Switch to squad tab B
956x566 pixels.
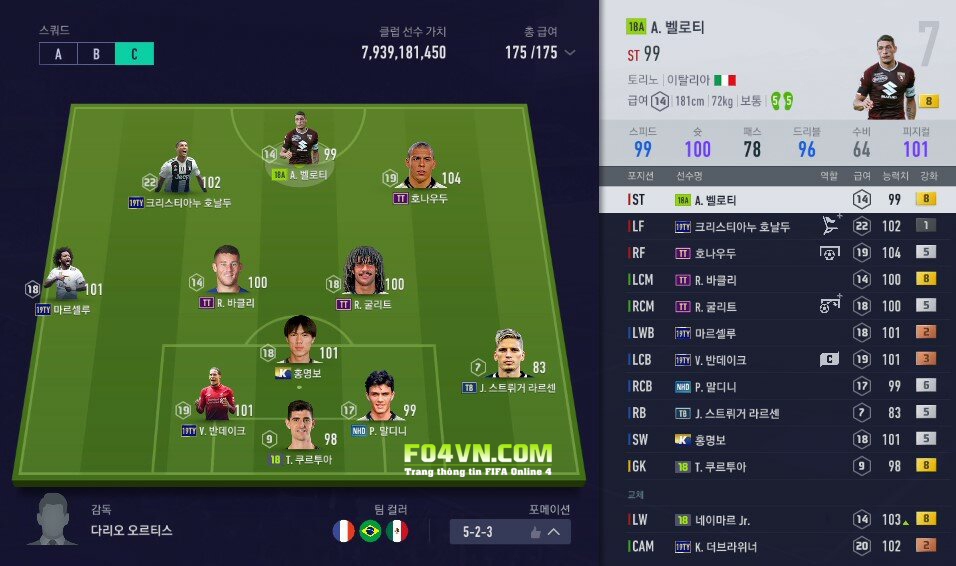point(96,54)
